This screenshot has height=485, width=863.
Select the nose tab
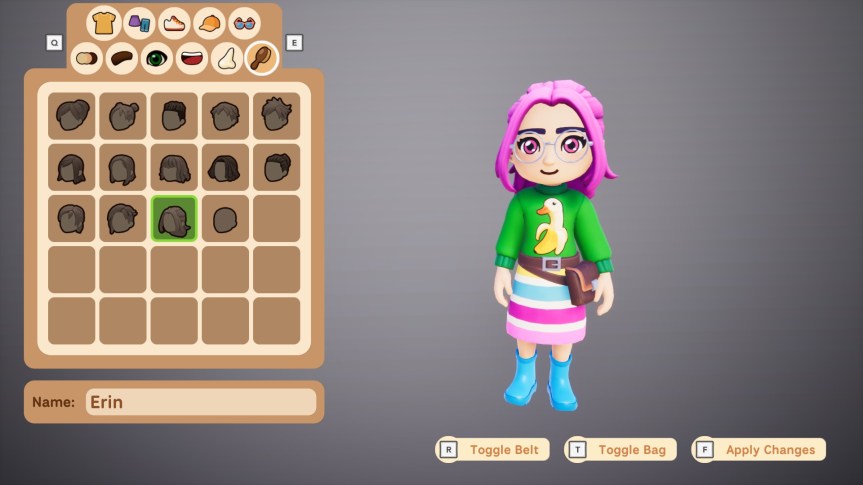226,58
